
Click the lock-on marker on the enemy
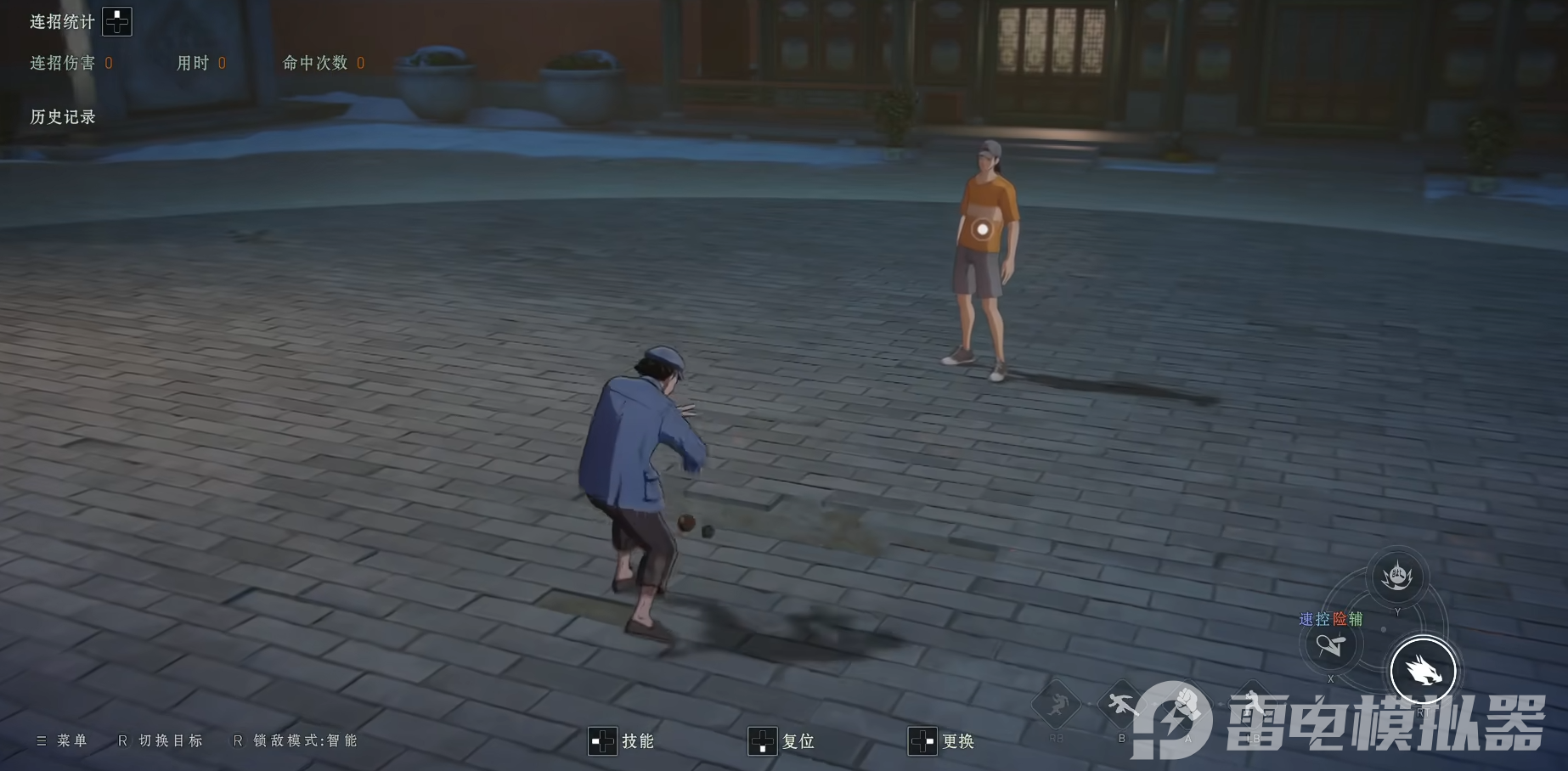tap(983, 228)
